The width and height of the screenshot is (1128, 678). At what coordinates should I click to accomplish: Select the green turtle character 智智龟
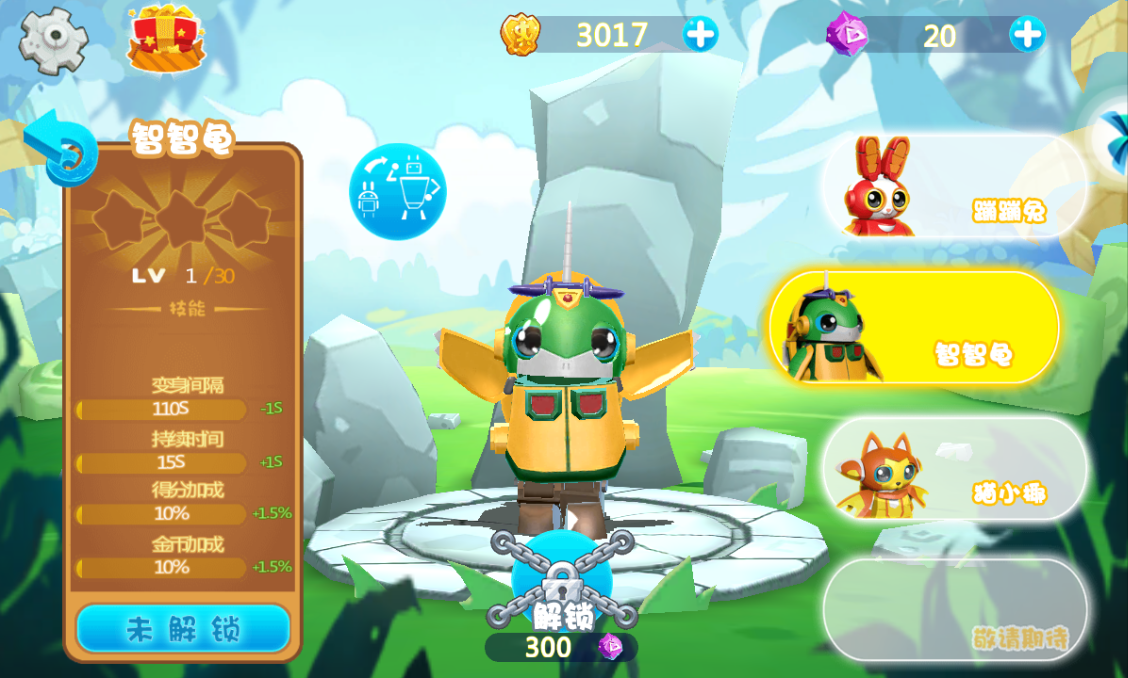click(x=913, y=327)
